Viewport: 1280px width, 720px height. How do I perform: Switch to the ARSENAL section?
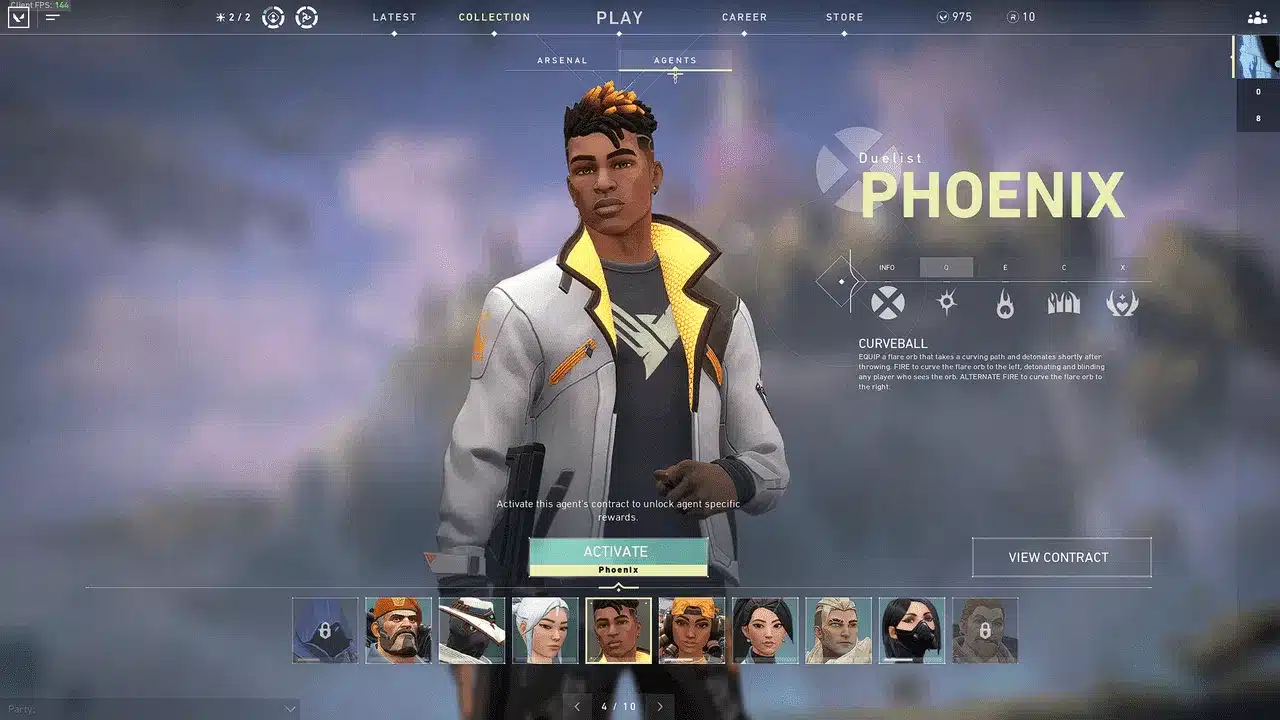[x=561, y=60]
